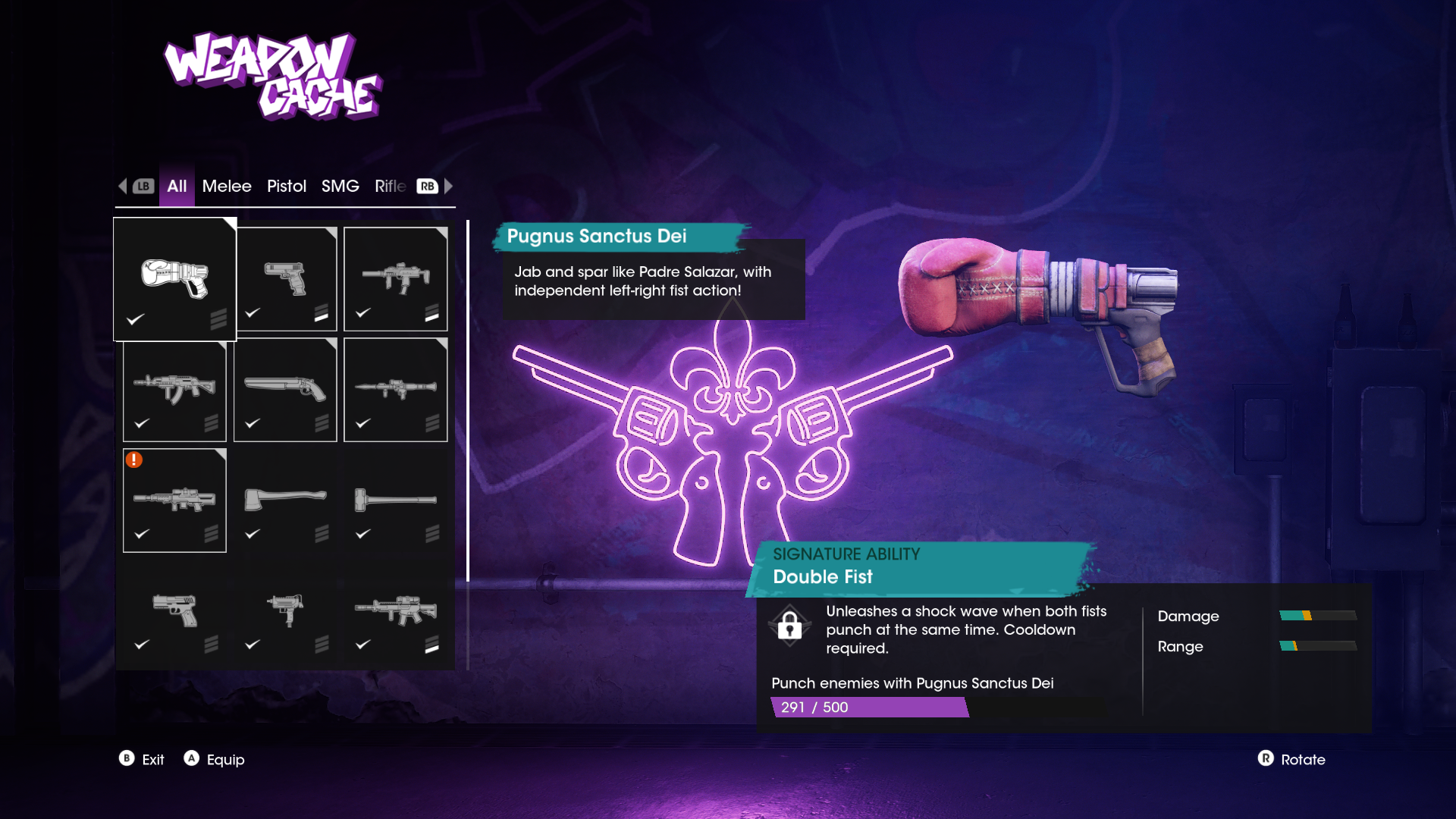Choose the AK-style rifle with curved magazine
Screen dimensions: 1456x819
coord(174,390)
